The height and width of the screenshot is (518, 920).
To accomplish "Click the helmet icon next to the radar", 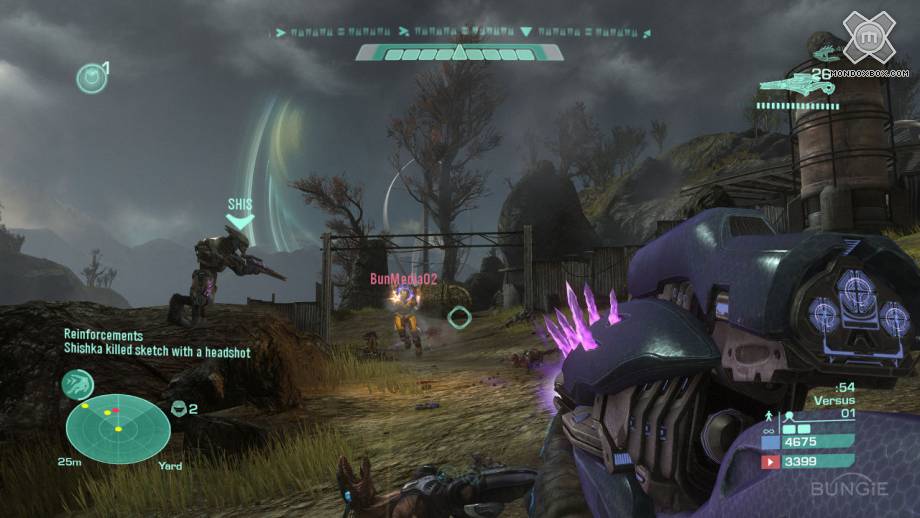I will [x=180, y=408].
